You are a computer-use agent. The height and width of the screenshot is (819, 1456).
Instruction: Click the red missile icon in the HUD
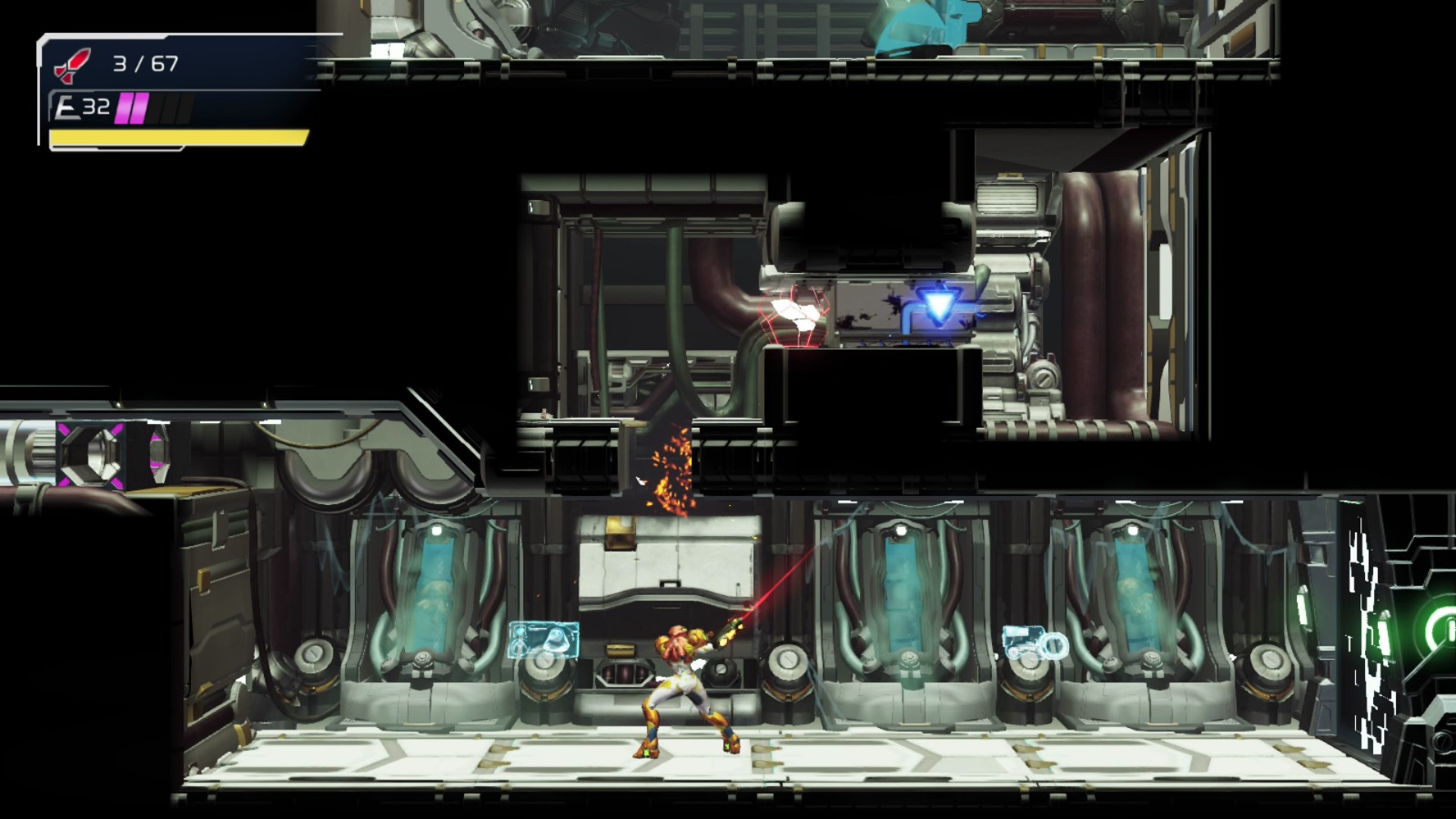[71, 62]
